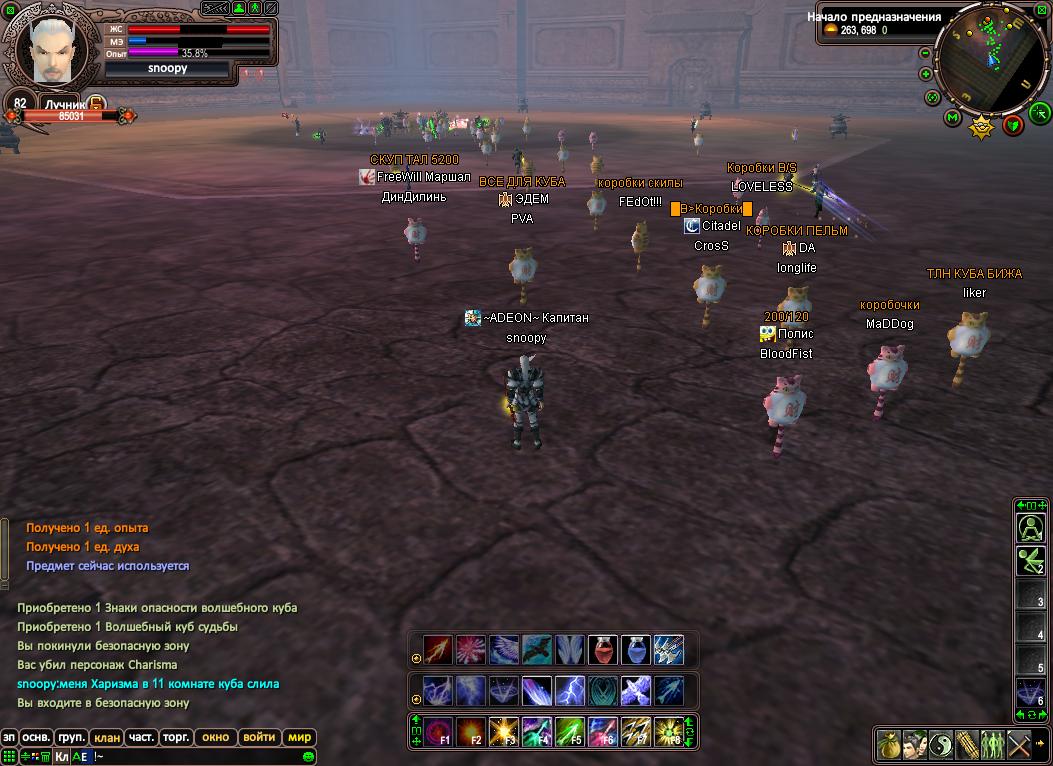Open the crossed hammer tools menu

coord(1019,745)
